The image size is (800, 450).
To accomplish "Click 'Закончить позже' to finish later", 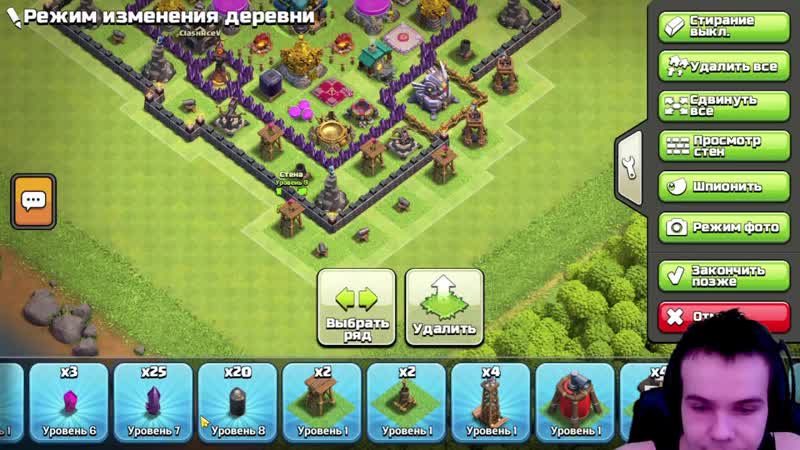I will [x=718, y=275].
